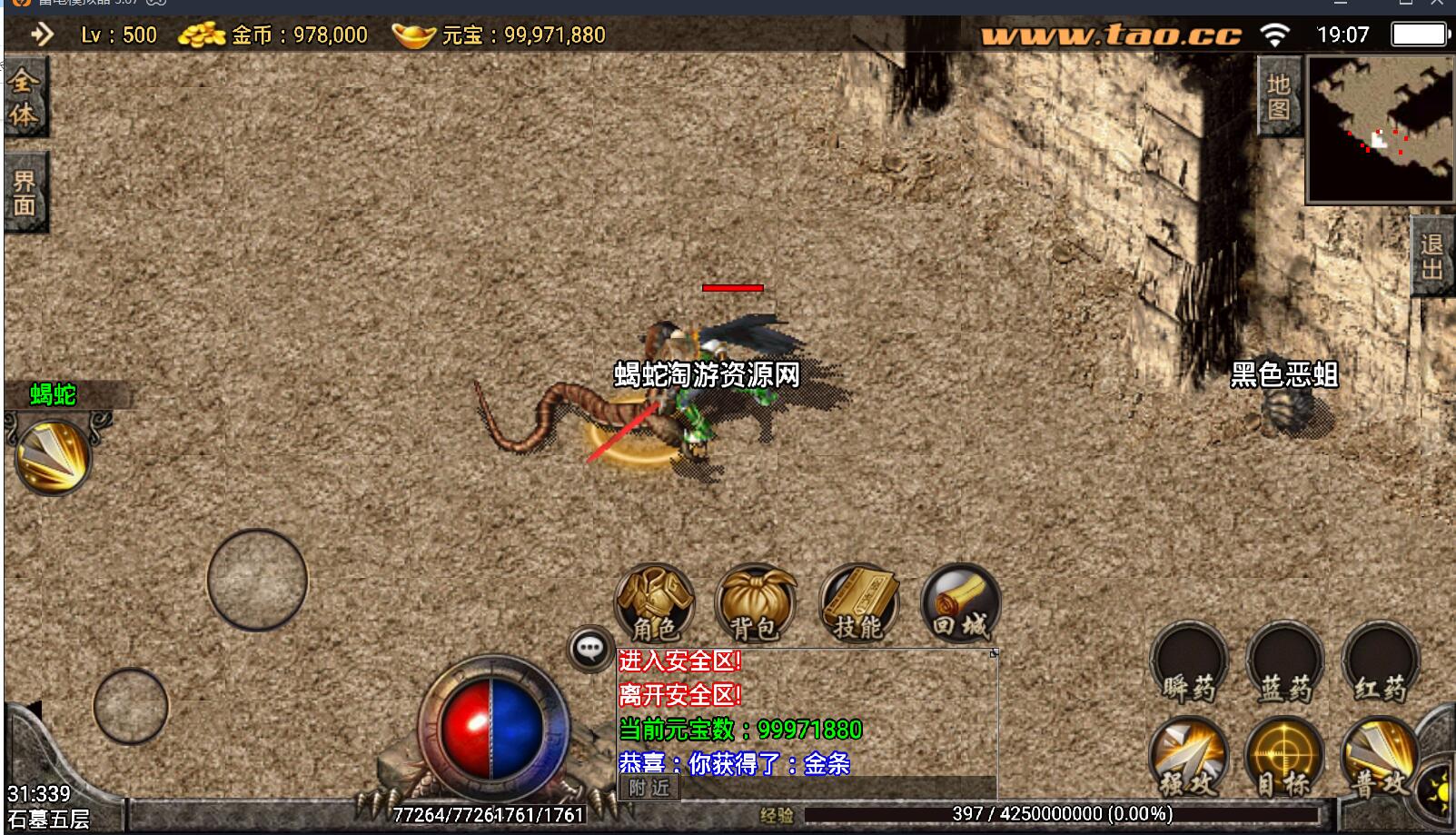Tap the 目标 target button
Screen dimensions: 1456x835
pyautogui.click(x=1283, y=757)
